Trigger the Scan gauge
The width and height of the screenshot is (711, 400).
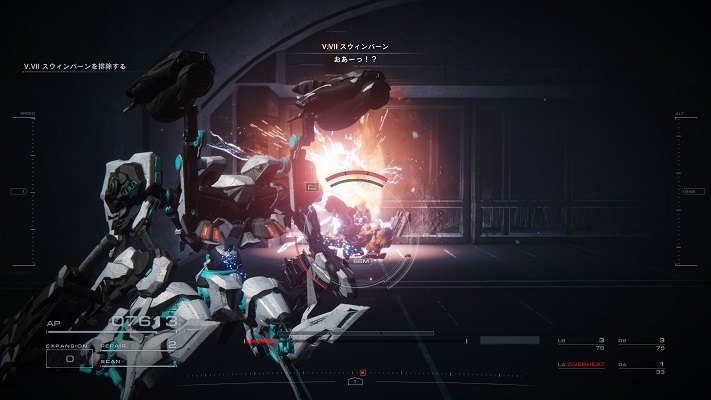140,361
